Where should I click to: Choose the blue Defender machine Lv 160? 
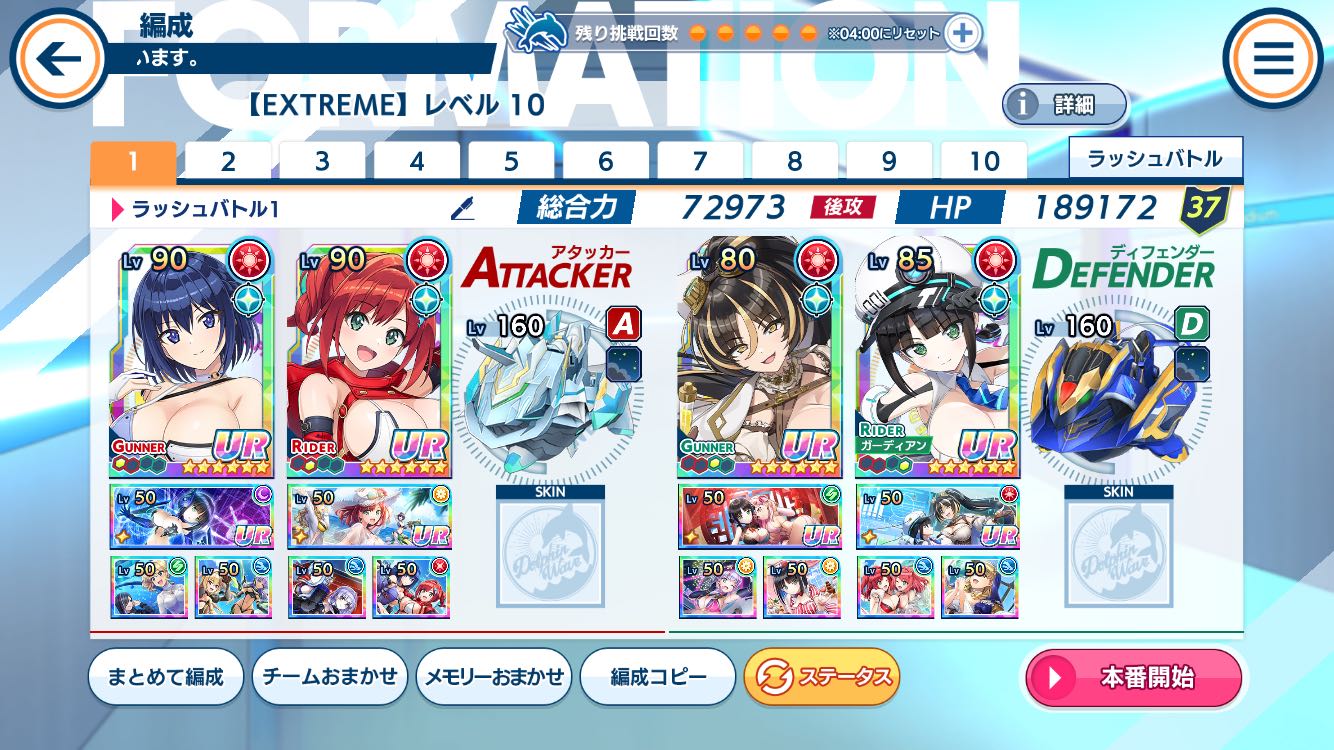(x=1117, y=390)
